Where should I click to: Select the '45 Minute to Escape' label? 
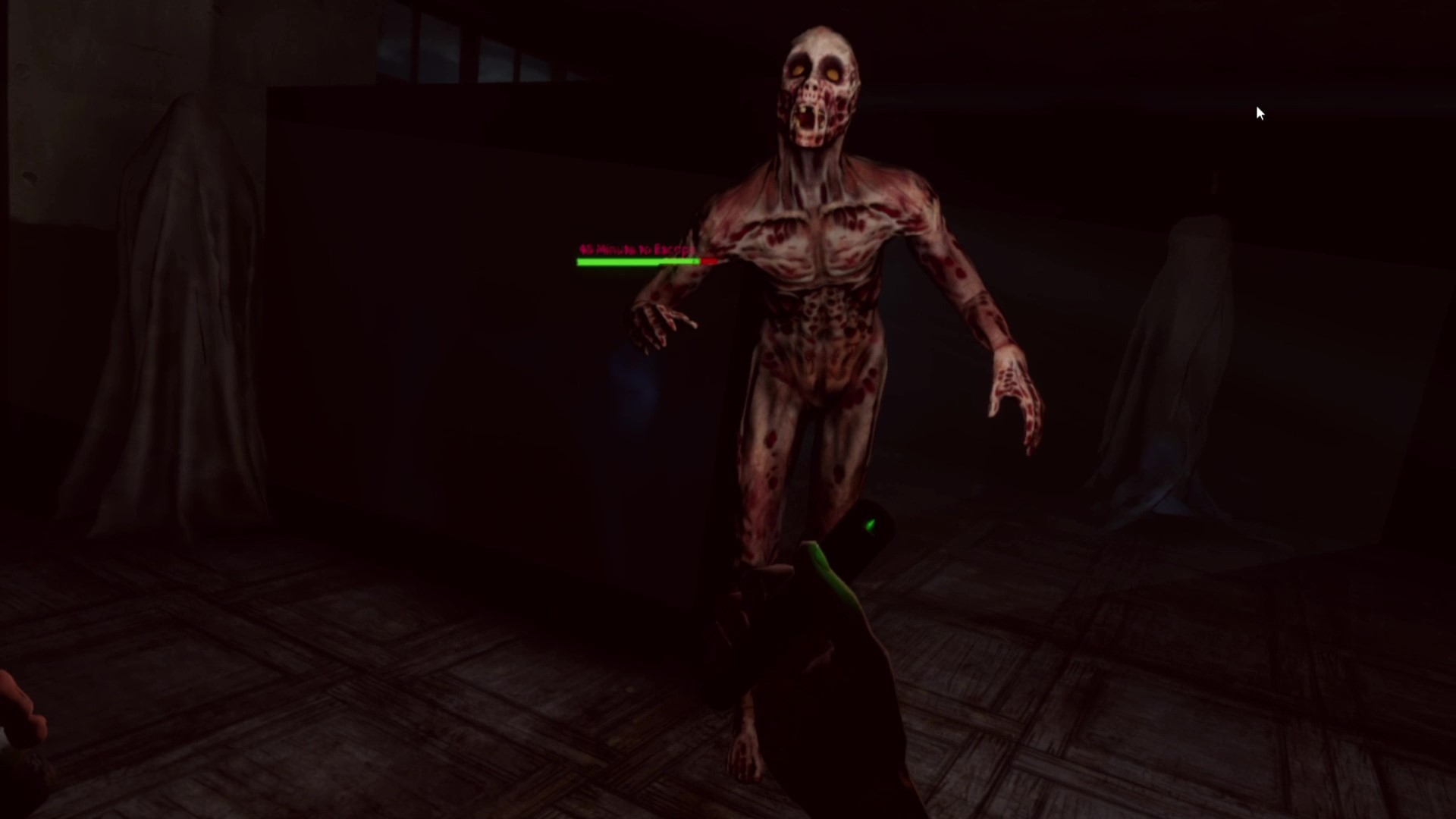tap(637, 248)
